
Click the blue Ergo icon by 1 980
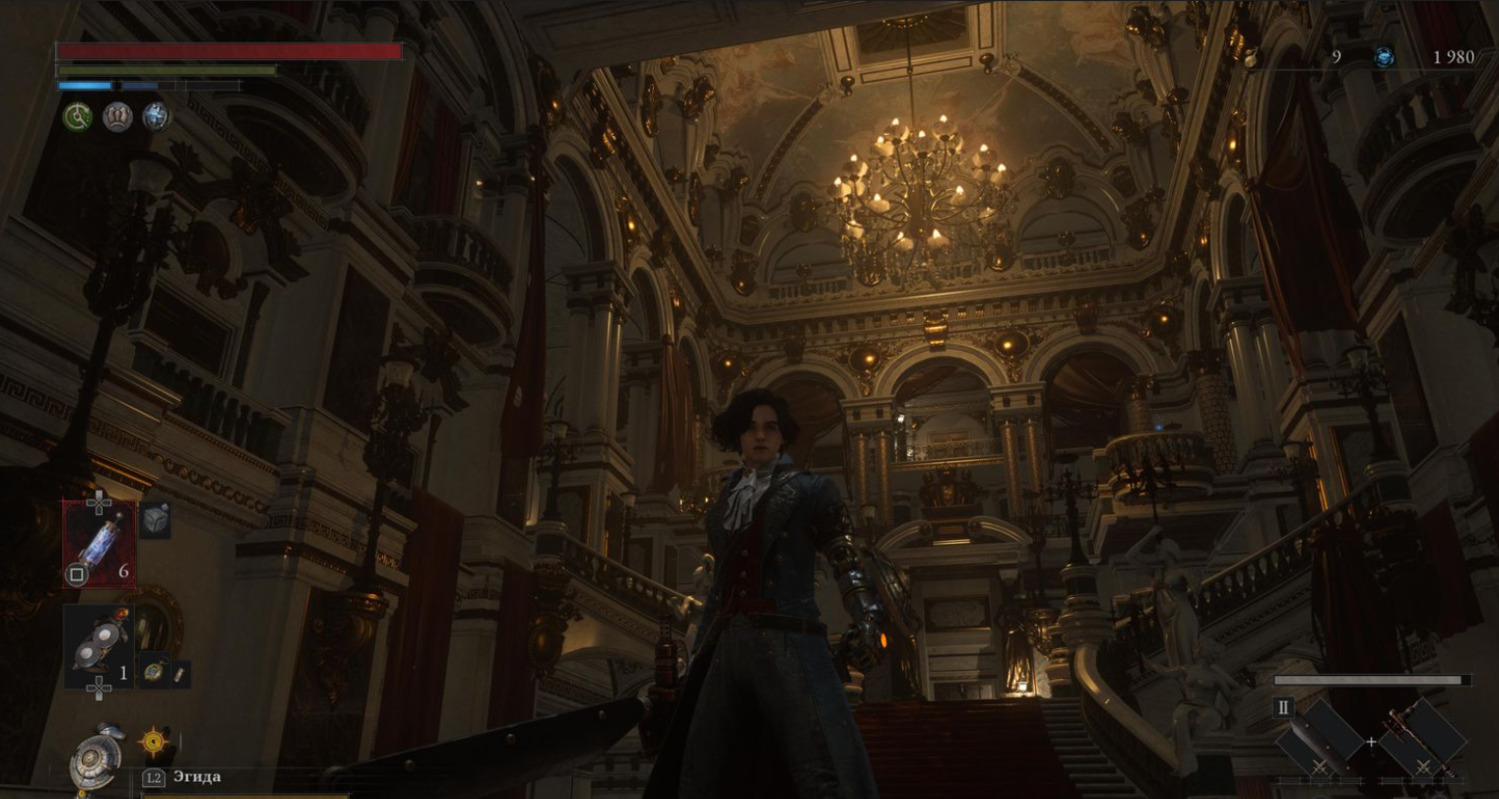tap(1384, 57)
